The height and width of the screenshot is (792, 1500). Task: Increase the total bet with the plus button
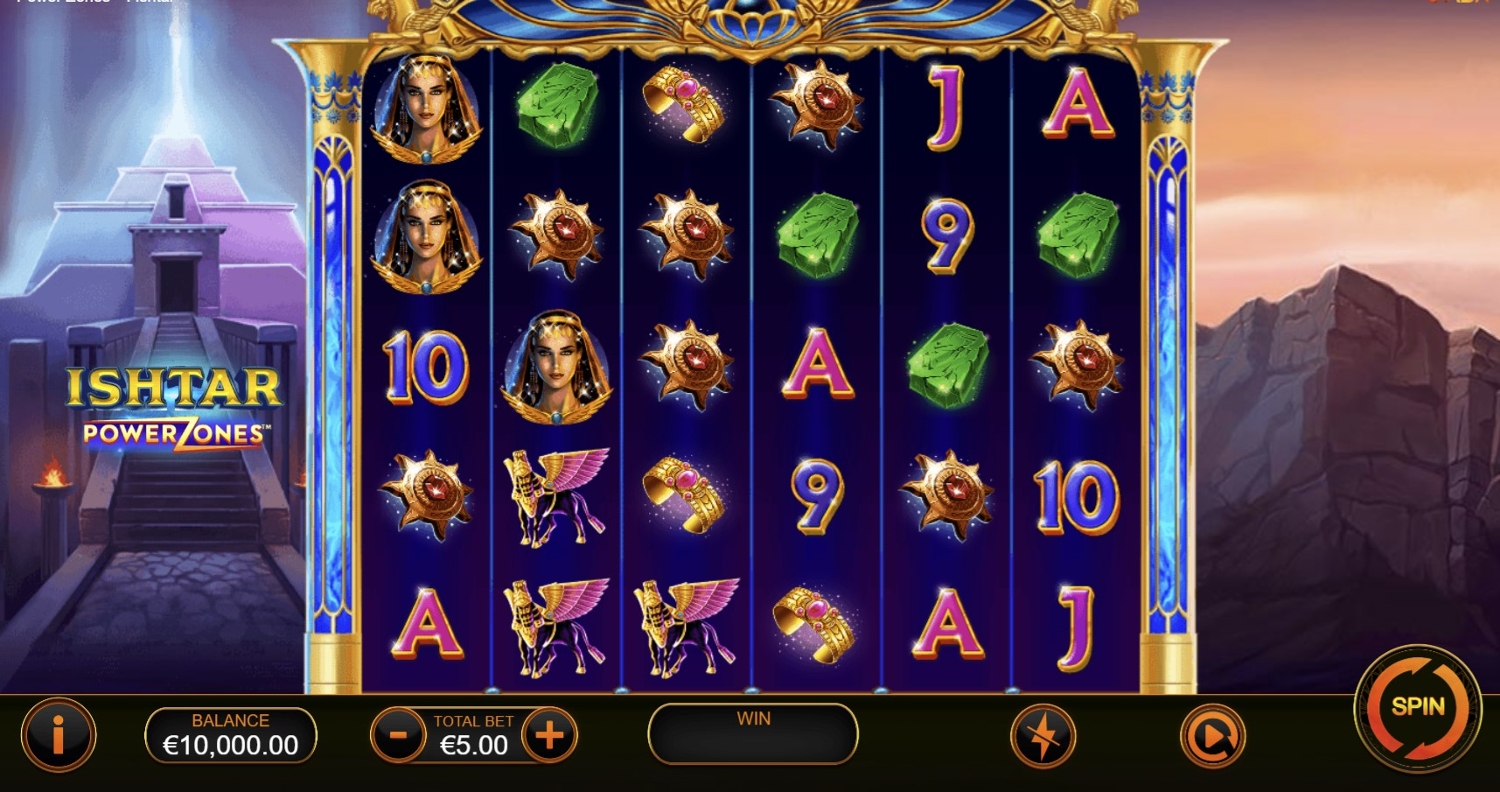tap(548, 734)
